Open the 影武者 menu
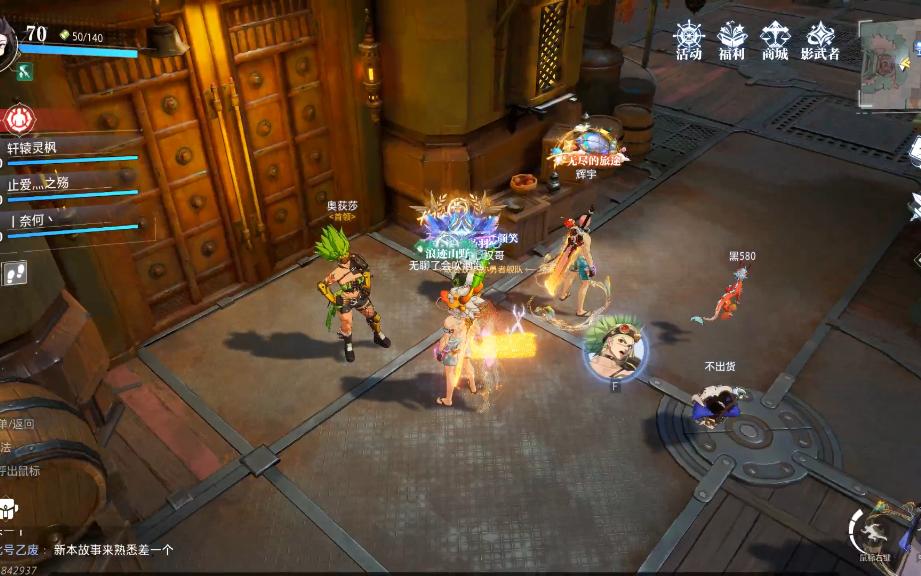 point(820,41)
